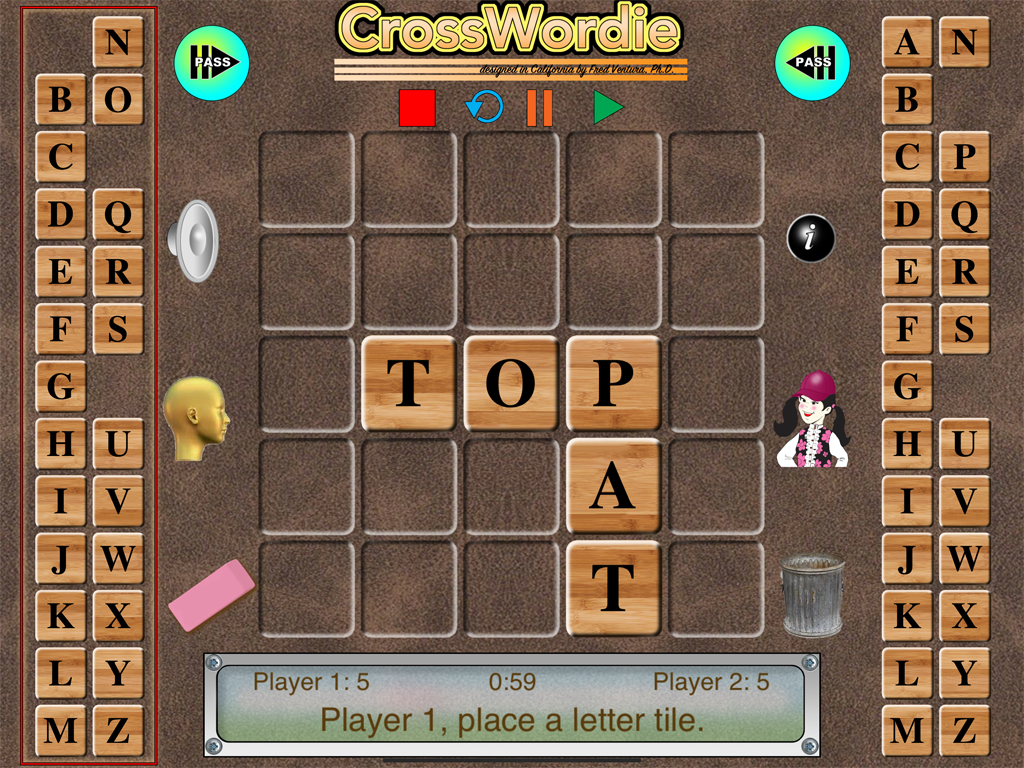Click the metal trash can
The image size is (1024, 768).
click(x=811, y=596)
